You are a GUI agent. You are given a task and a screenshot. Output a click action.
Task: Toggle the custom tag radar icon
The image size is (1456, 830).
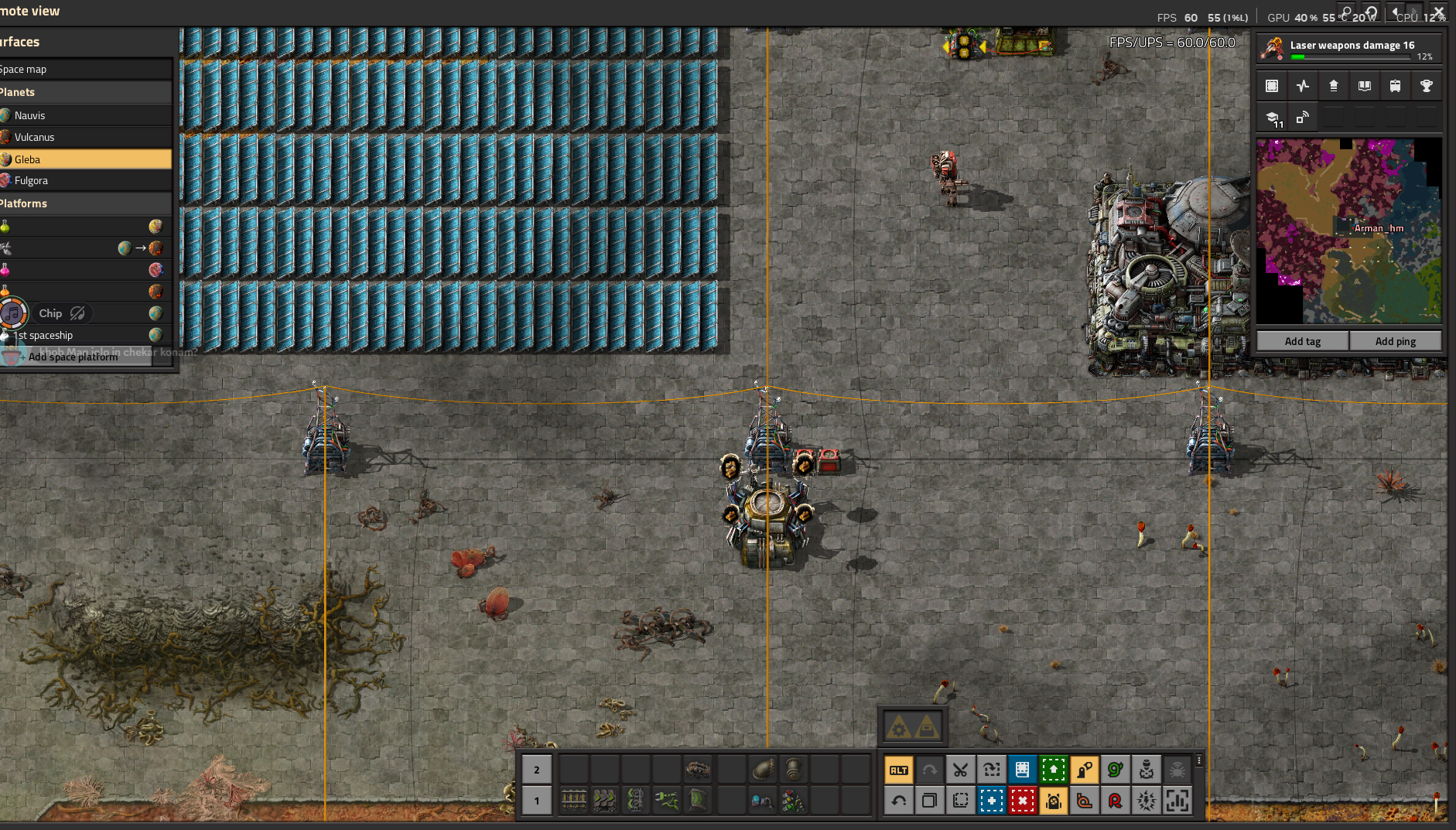[1085, 770]
